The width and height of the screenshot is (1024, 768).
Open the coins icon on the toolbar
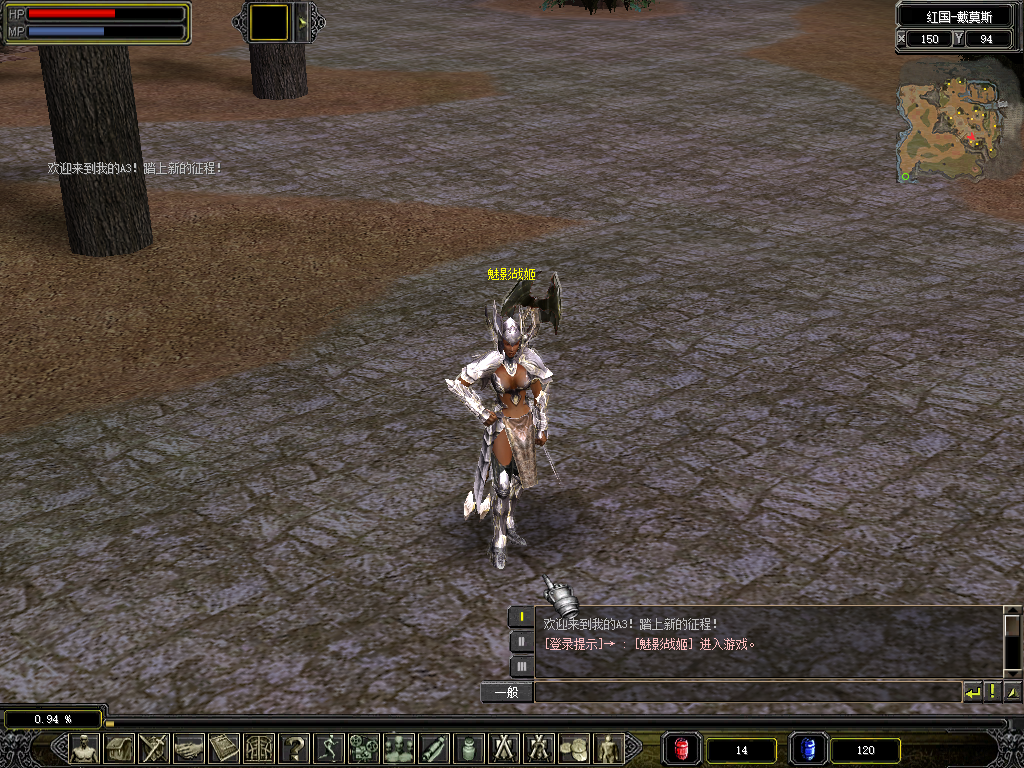(x=573, y=748)
